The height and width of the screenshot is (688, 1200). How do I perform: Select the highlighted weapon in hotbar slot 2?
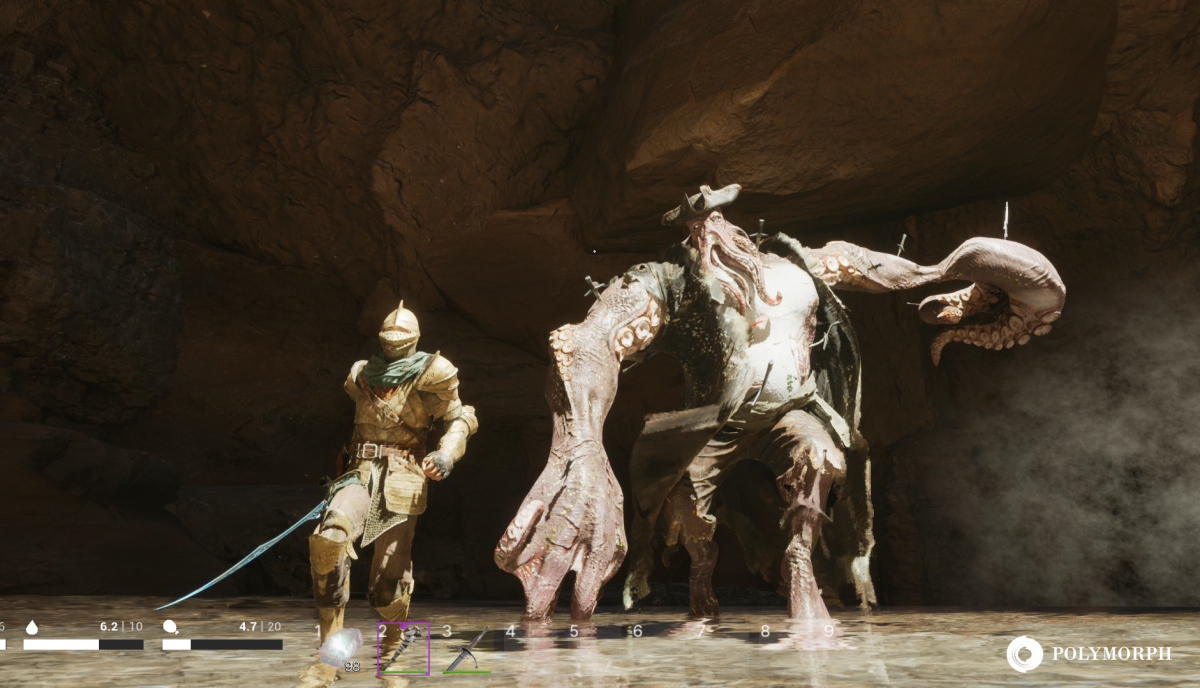coord(403,648)
